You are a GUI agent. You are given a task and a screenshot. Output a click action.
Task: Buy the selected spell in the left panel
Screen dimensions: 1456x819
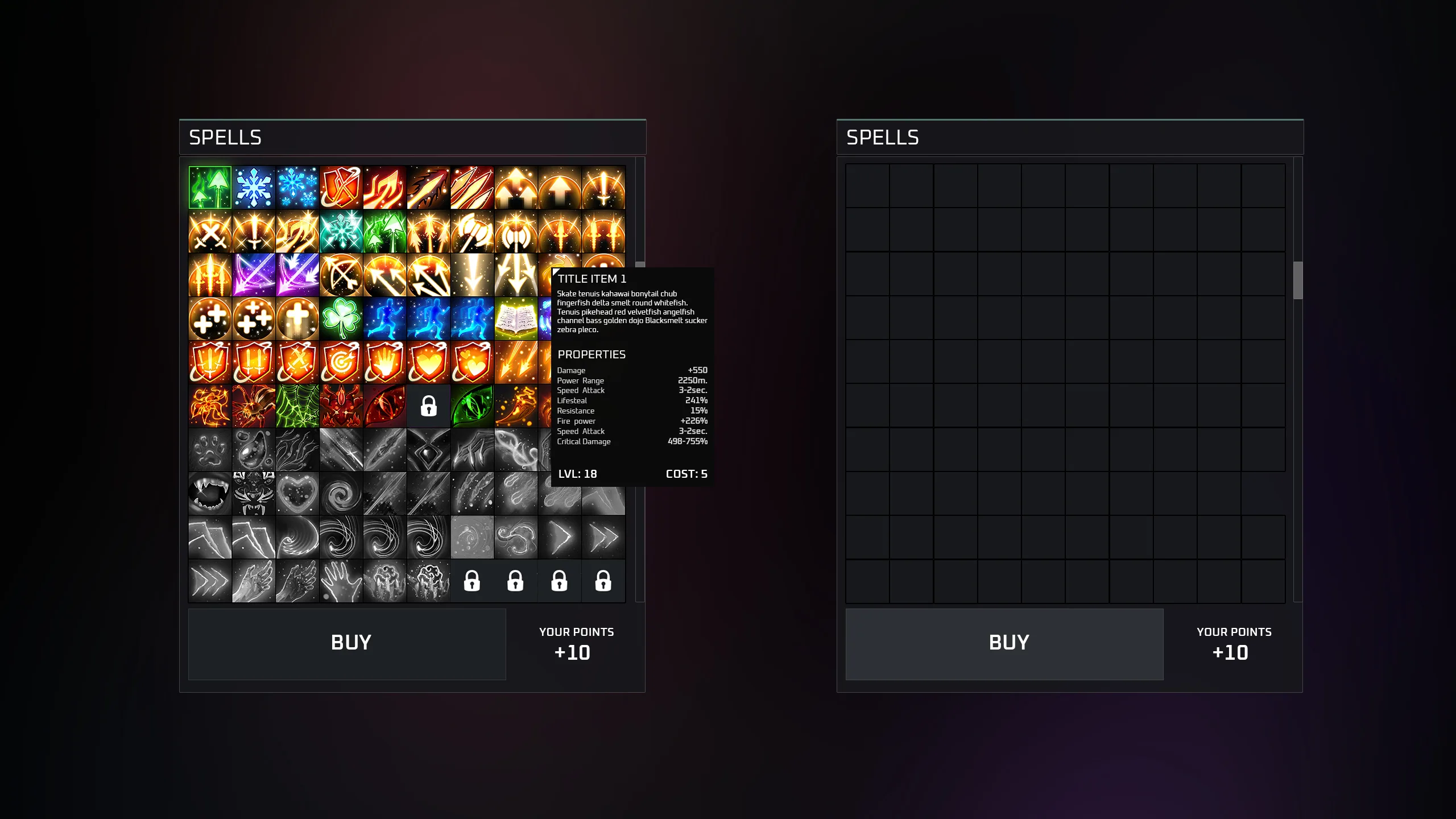click(x=347, y=644)
